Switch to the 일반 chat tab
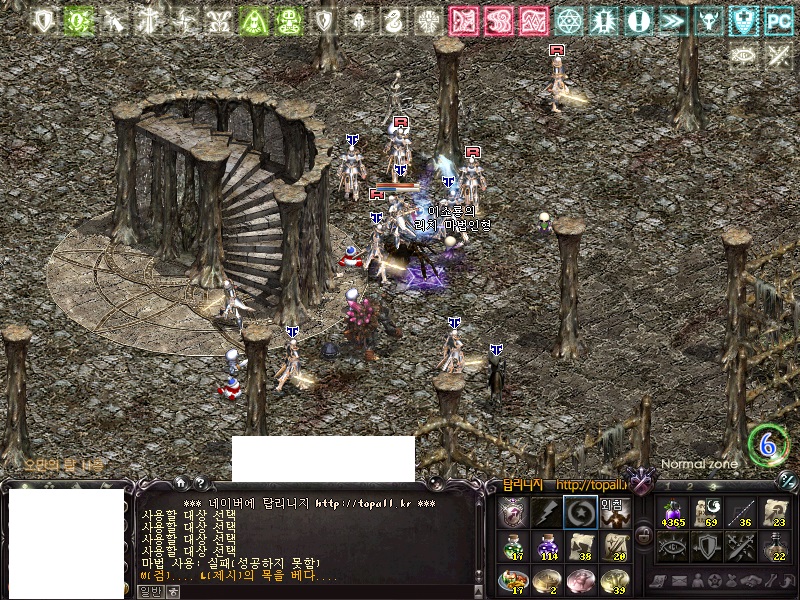This screenshot has height=600, width=800. pyautogui.click(x=150, y=591)
